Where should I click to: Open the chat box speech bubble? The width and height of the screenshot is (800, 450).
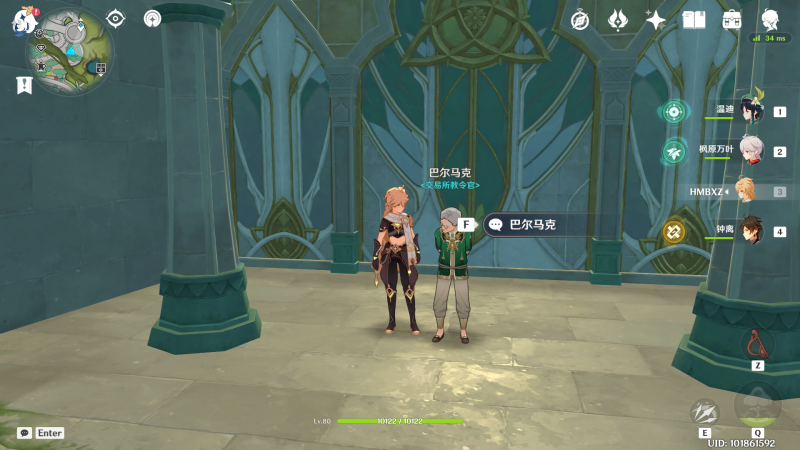click(25, 433)
